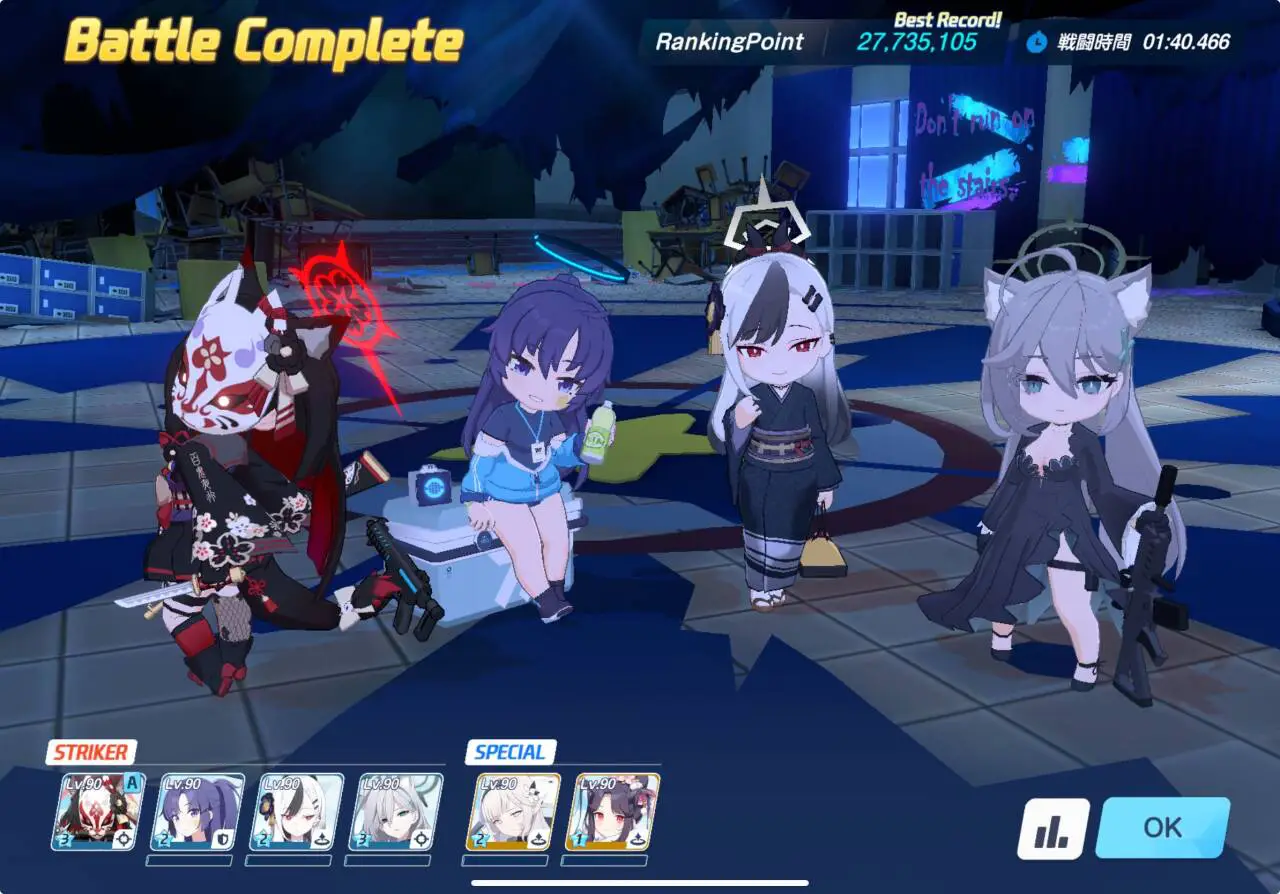
Task: Choose the purple-haired striker portrait
Action: (197, 812)
